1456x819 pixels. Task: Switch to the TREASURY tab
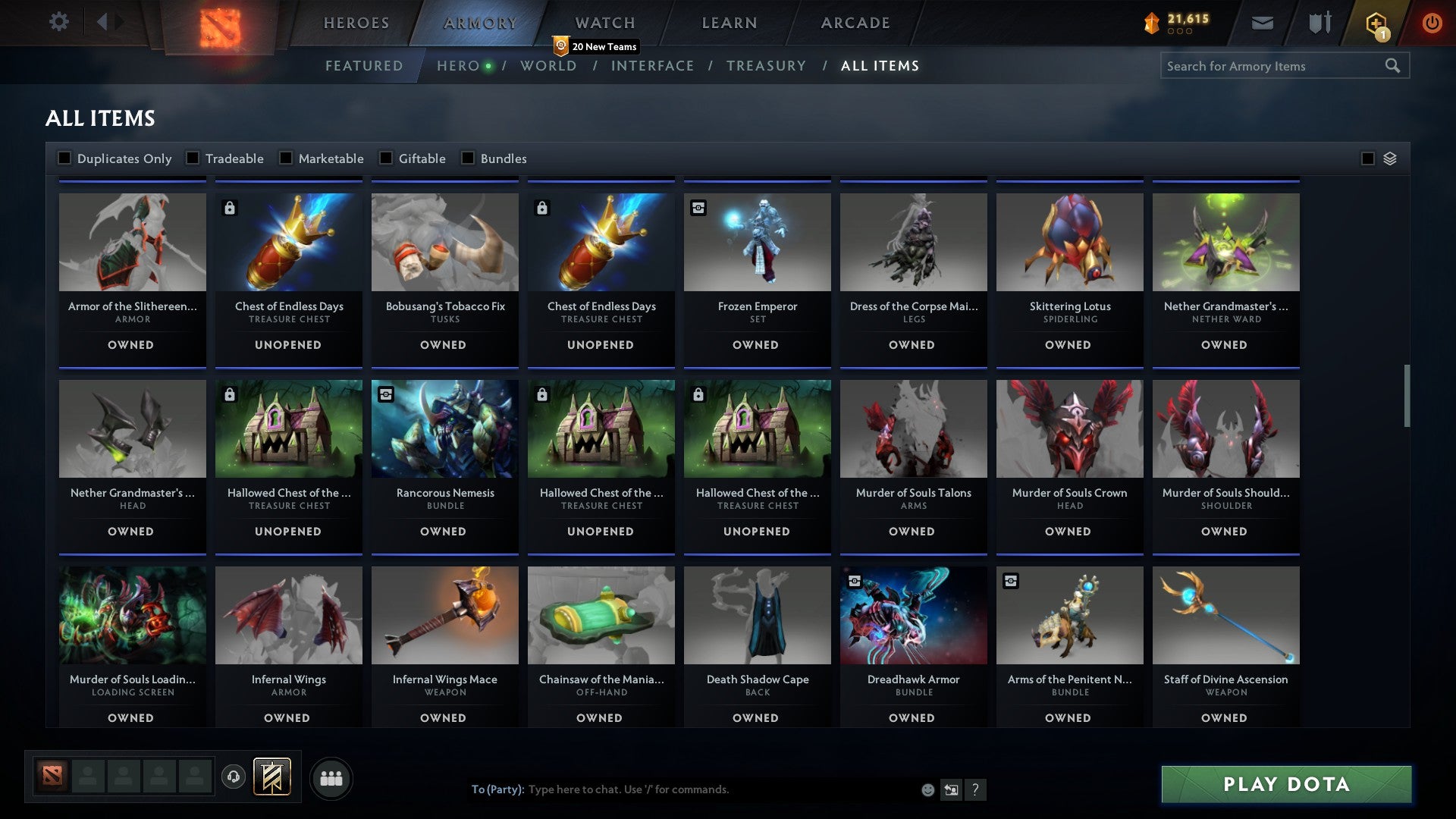766,66
